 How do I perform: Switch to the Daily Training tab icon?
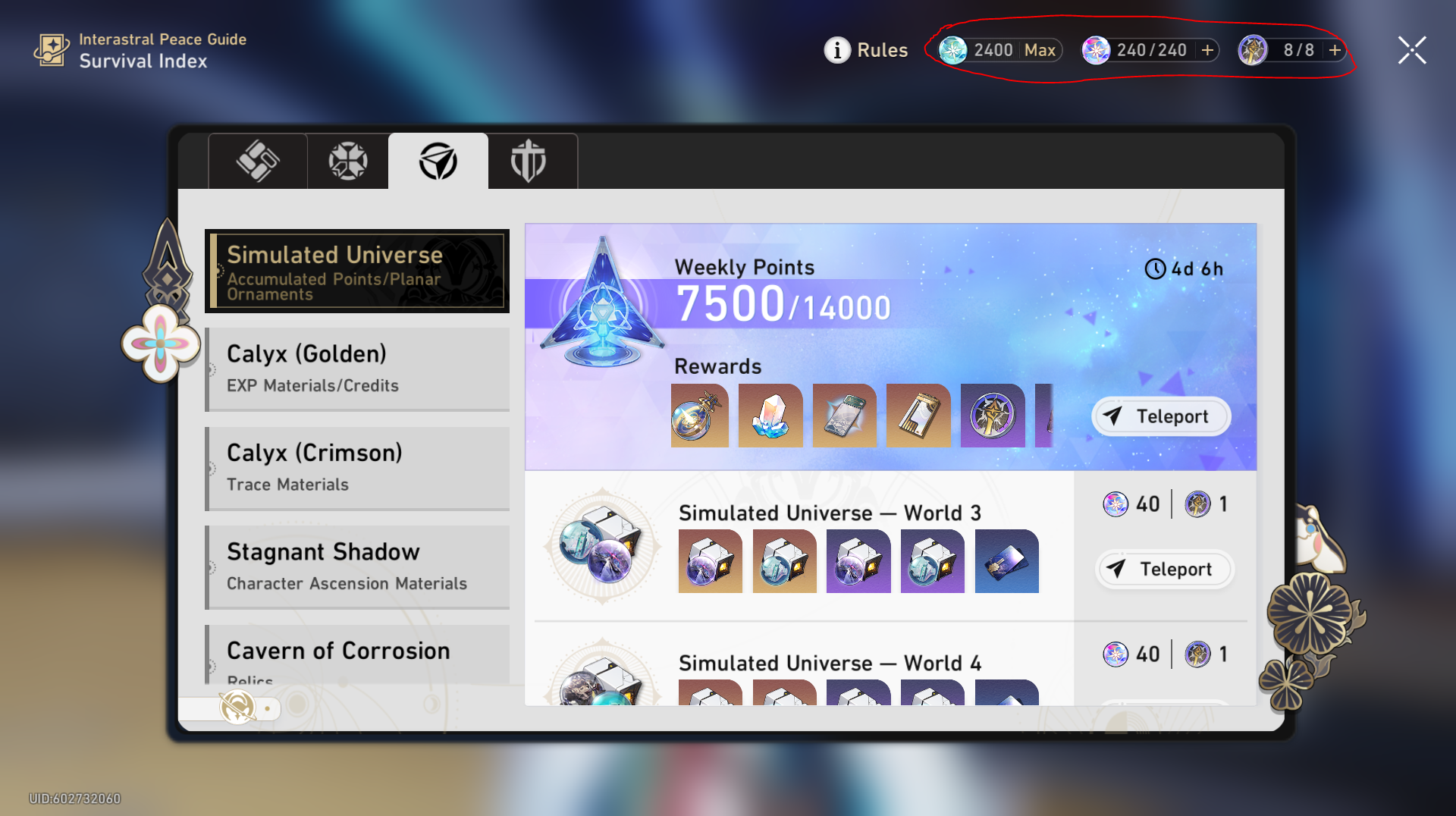click(x=347, y=161)
